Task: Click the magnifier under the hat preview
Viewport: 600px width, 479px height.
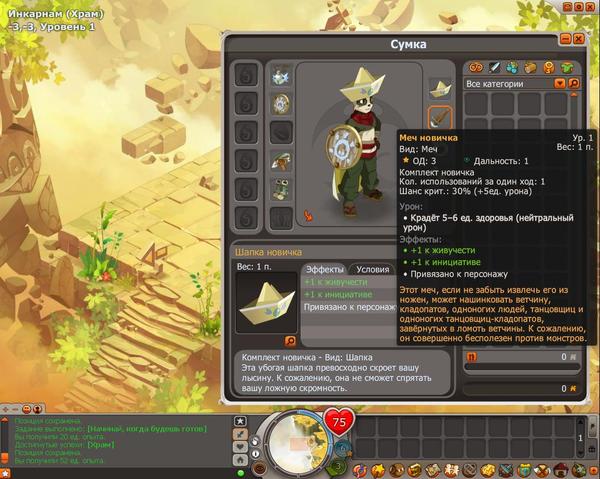Action: (x=290, y=341)
